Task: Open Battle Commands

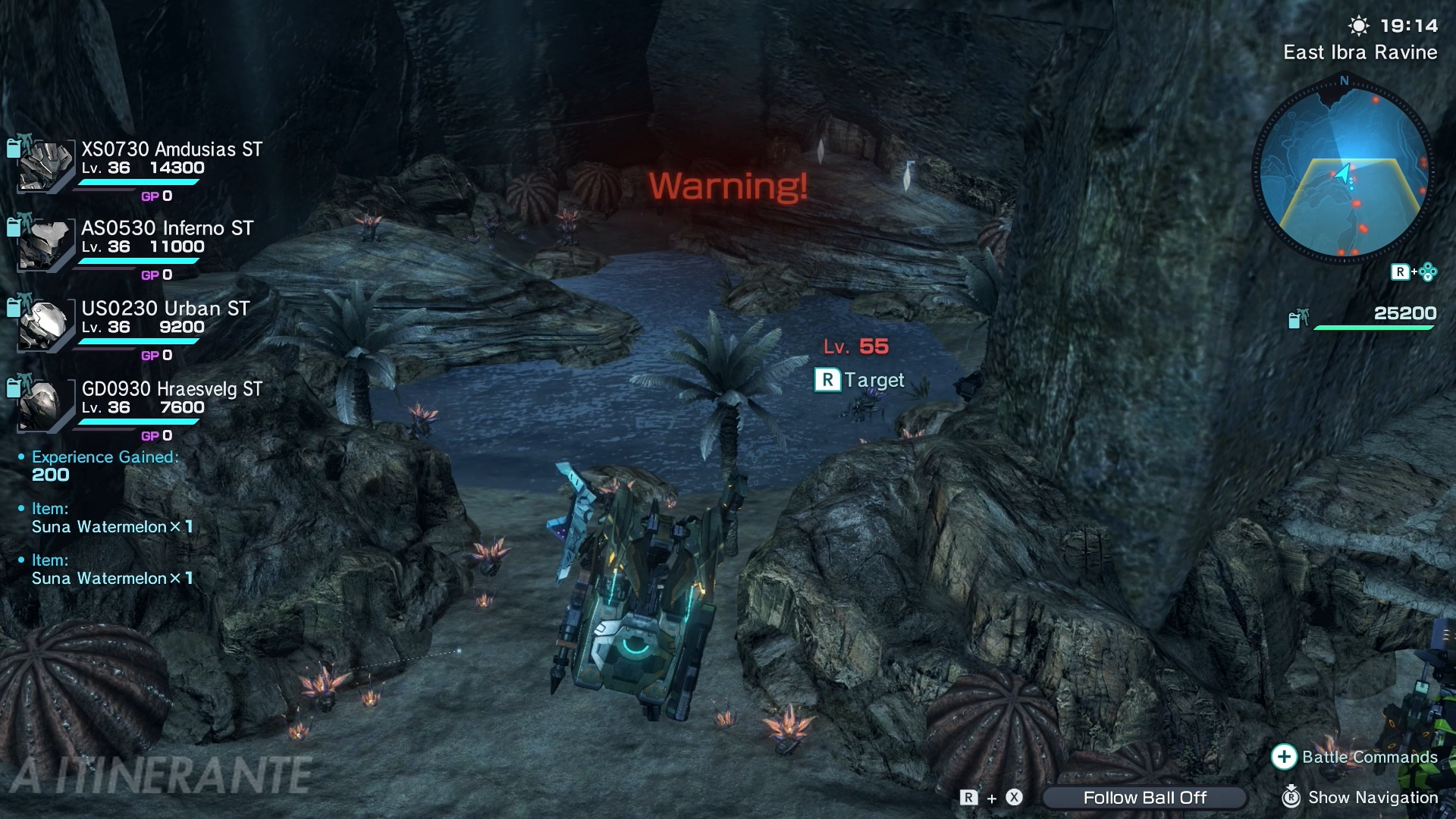Action: coord(1355,757)
